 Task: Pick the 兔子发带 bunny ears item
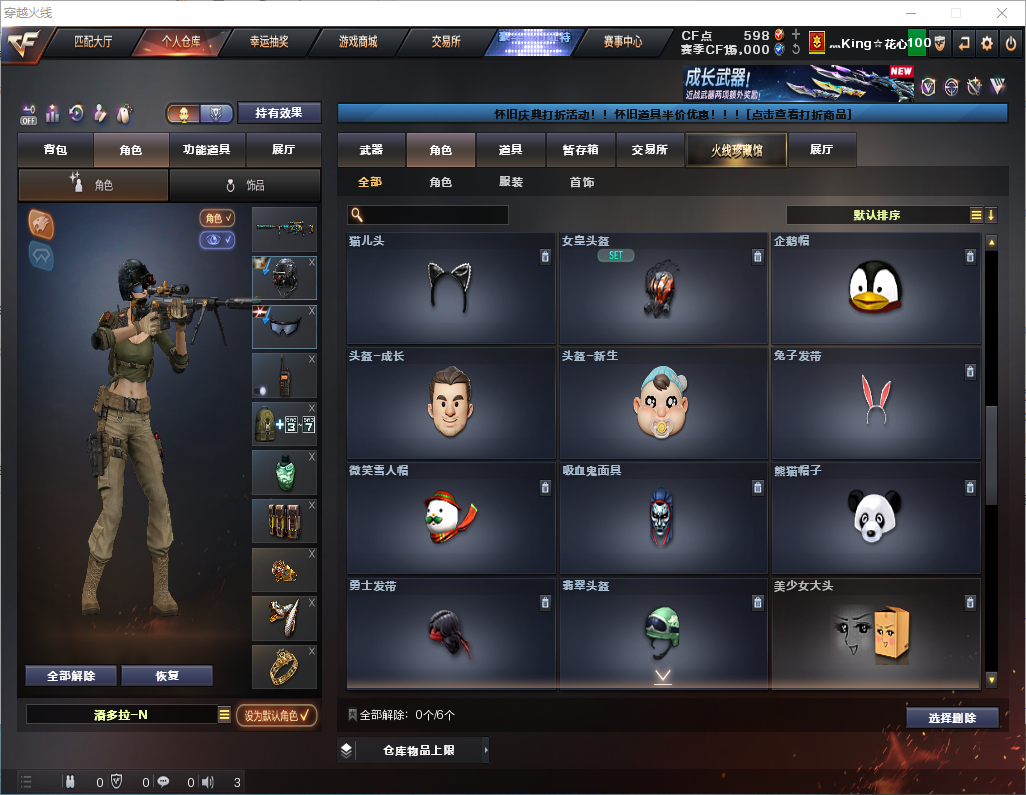875,404
